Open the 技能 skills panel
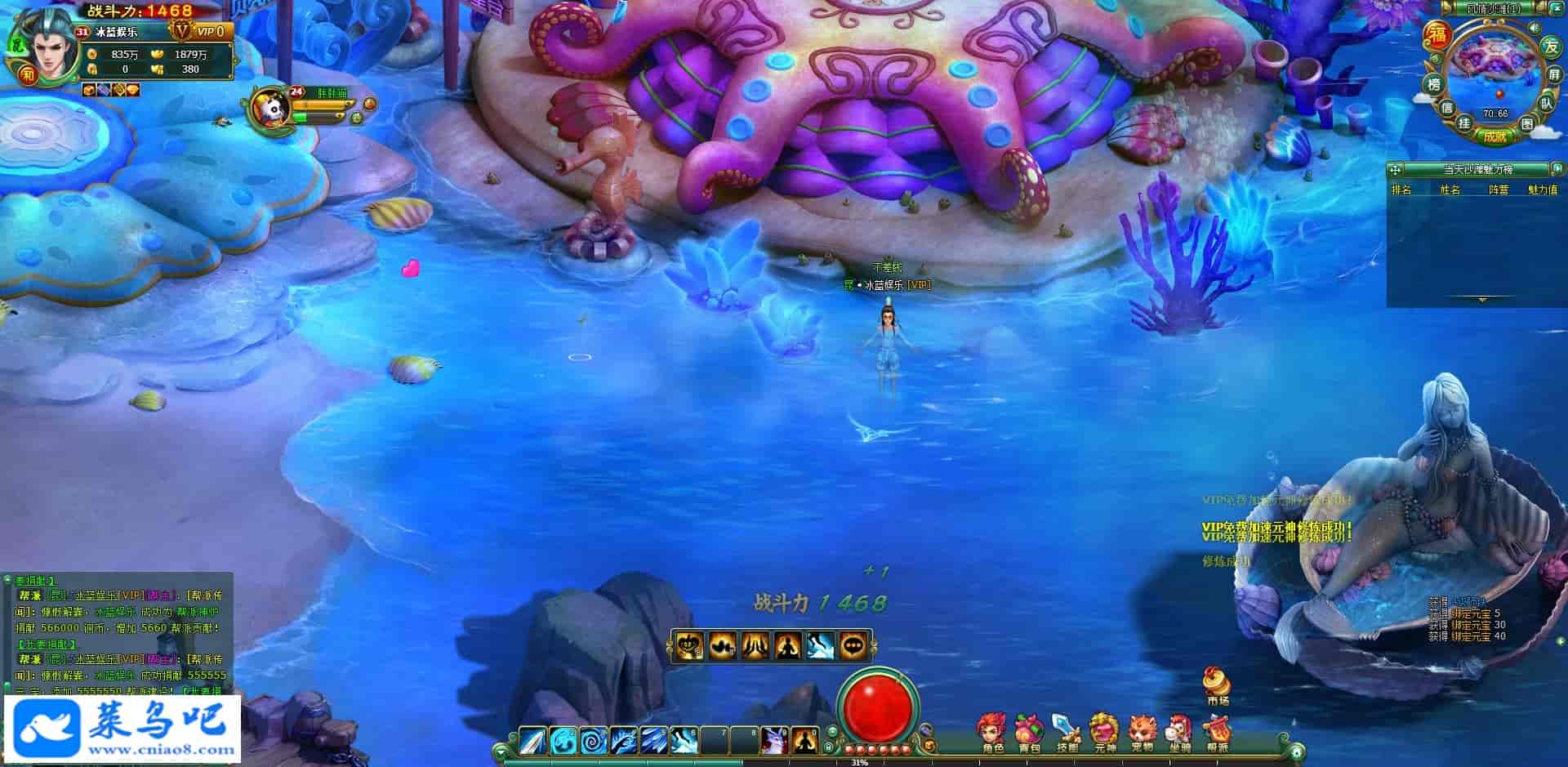The width and height of the screenshot is (1568, 767). point(1067,731)
